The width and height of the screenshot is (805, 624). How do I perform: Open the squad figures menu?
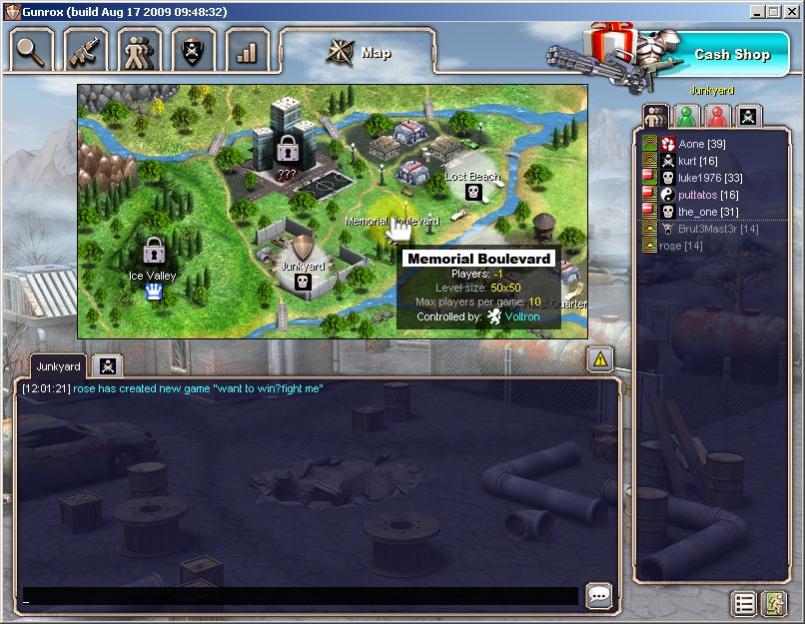139,49
